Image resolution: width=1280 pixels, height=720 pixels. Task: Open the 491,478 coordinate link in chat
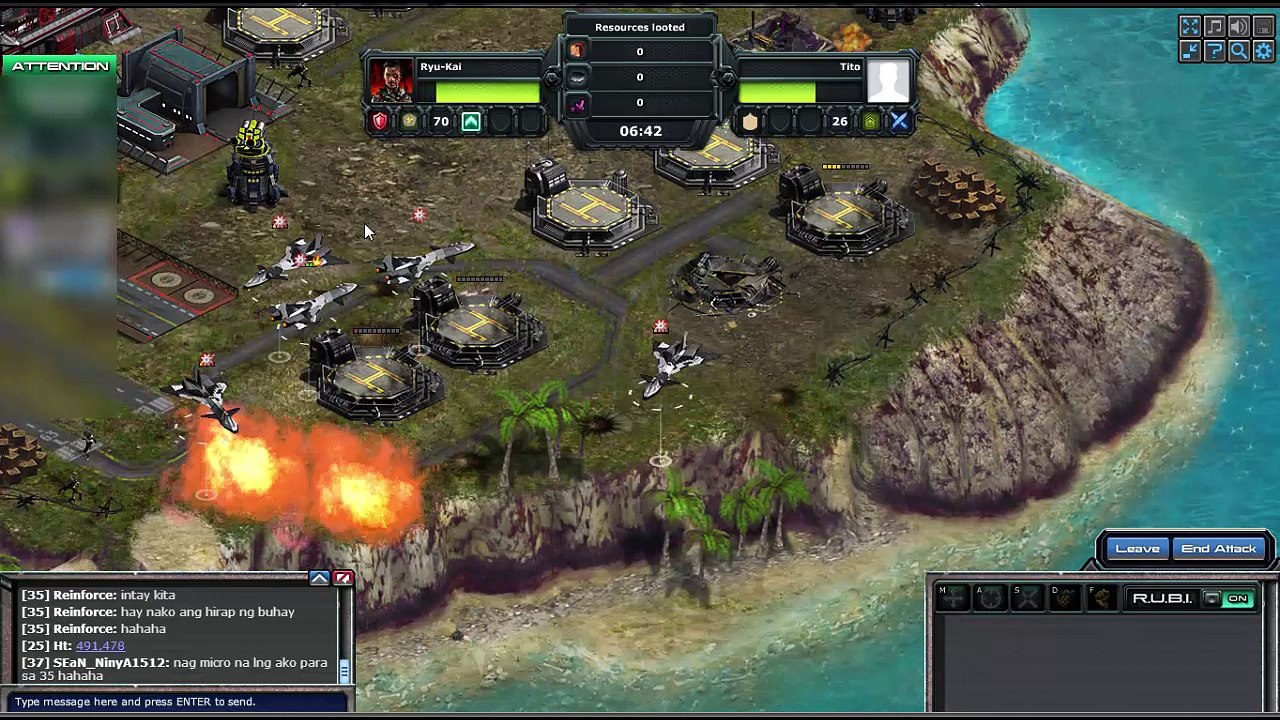(x=100, y=646)
